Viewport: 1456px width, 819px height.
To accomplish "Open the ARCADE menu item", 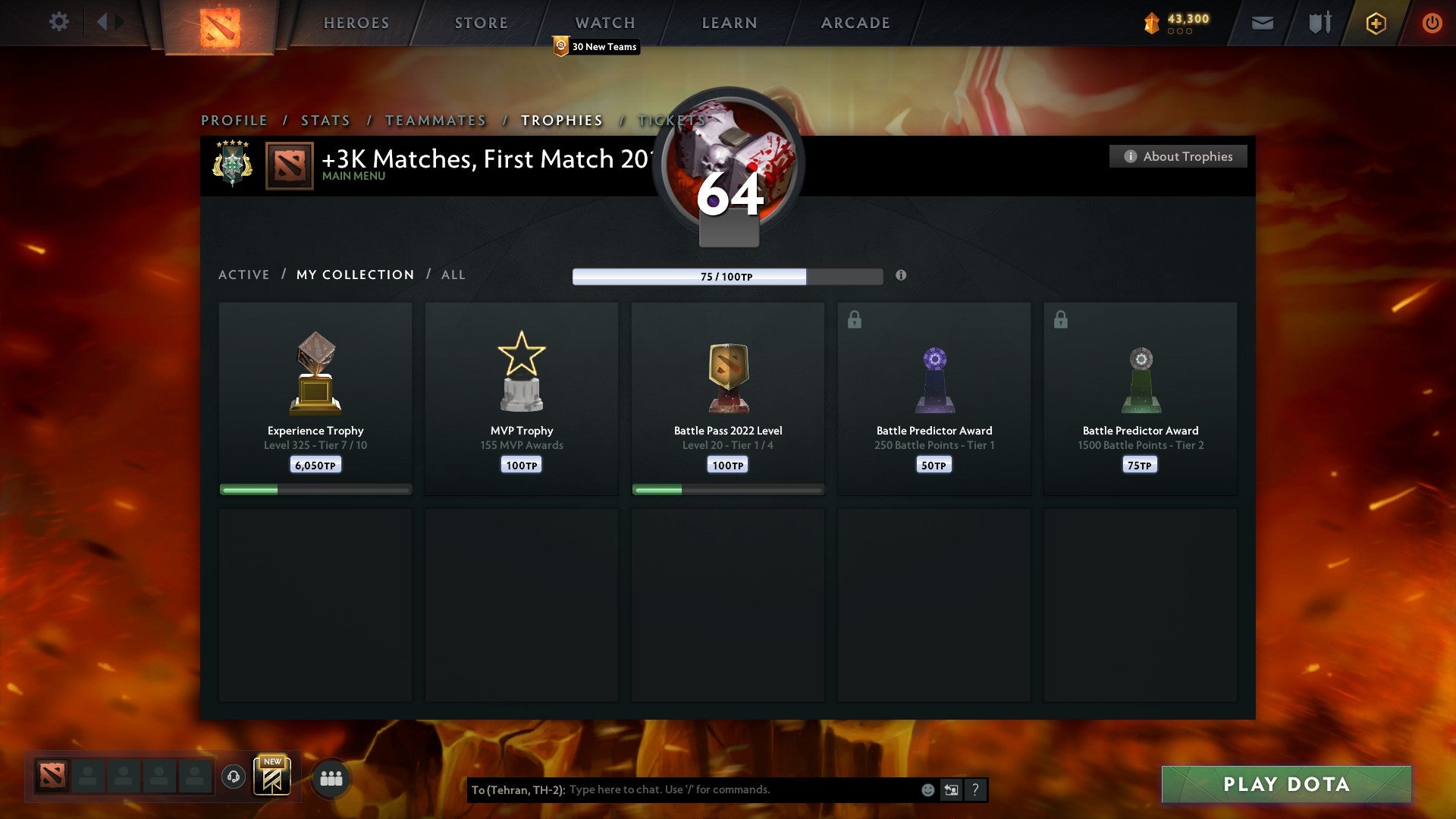I will point(855,23).
